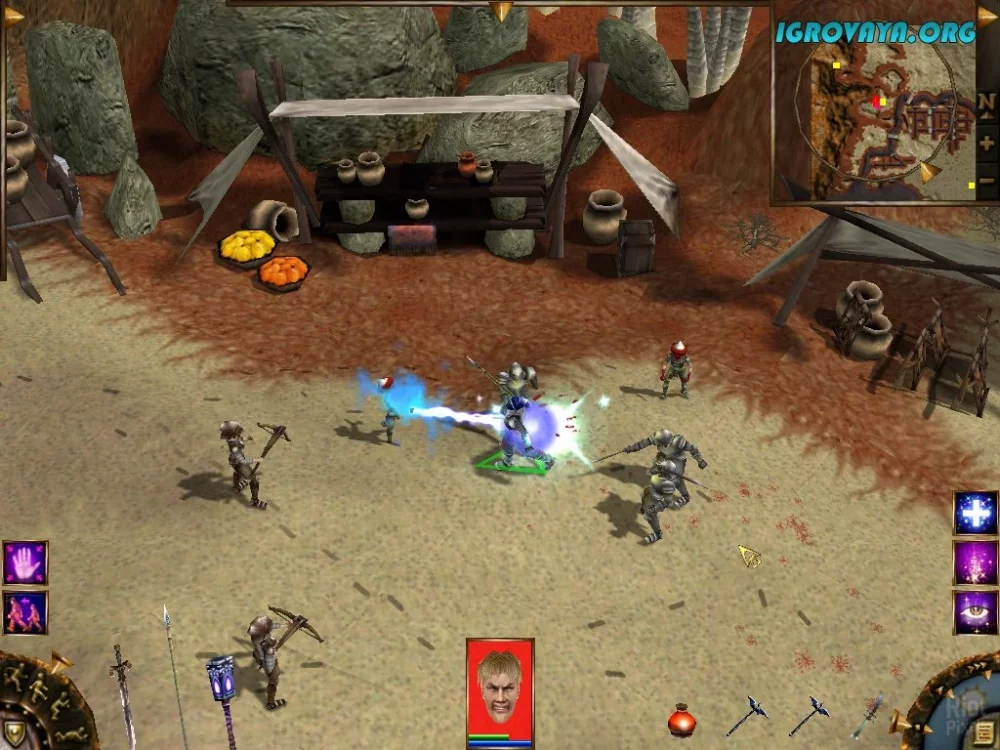Equip the sword from the weapon bar
Image resolution: width=1000 pixels, height=750 pixels.
click(x=124, y=695)
